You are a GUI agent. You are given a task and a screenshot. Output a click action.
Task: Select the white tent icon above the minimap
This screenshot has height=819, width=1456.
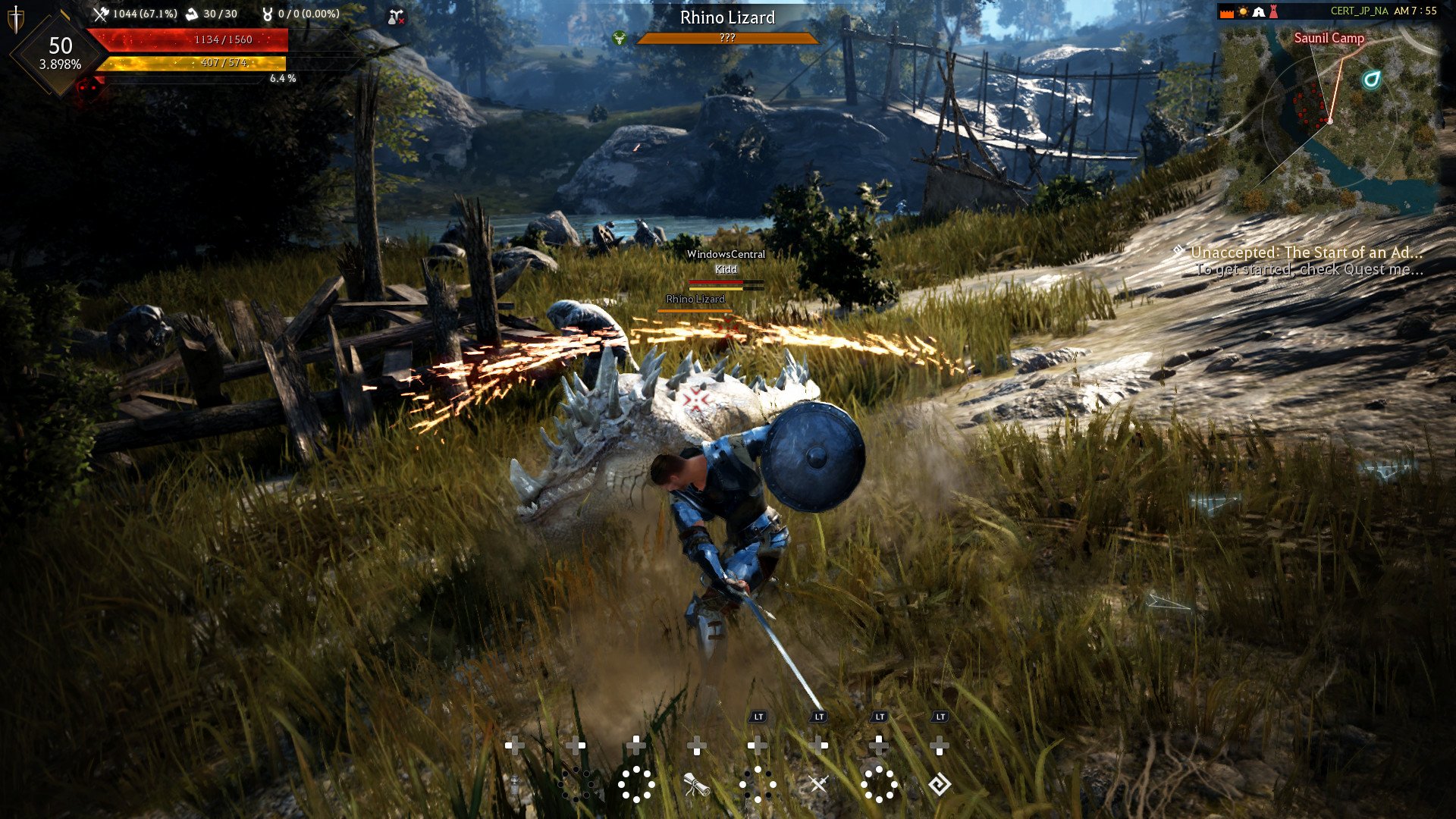[x=1259, y=12]
